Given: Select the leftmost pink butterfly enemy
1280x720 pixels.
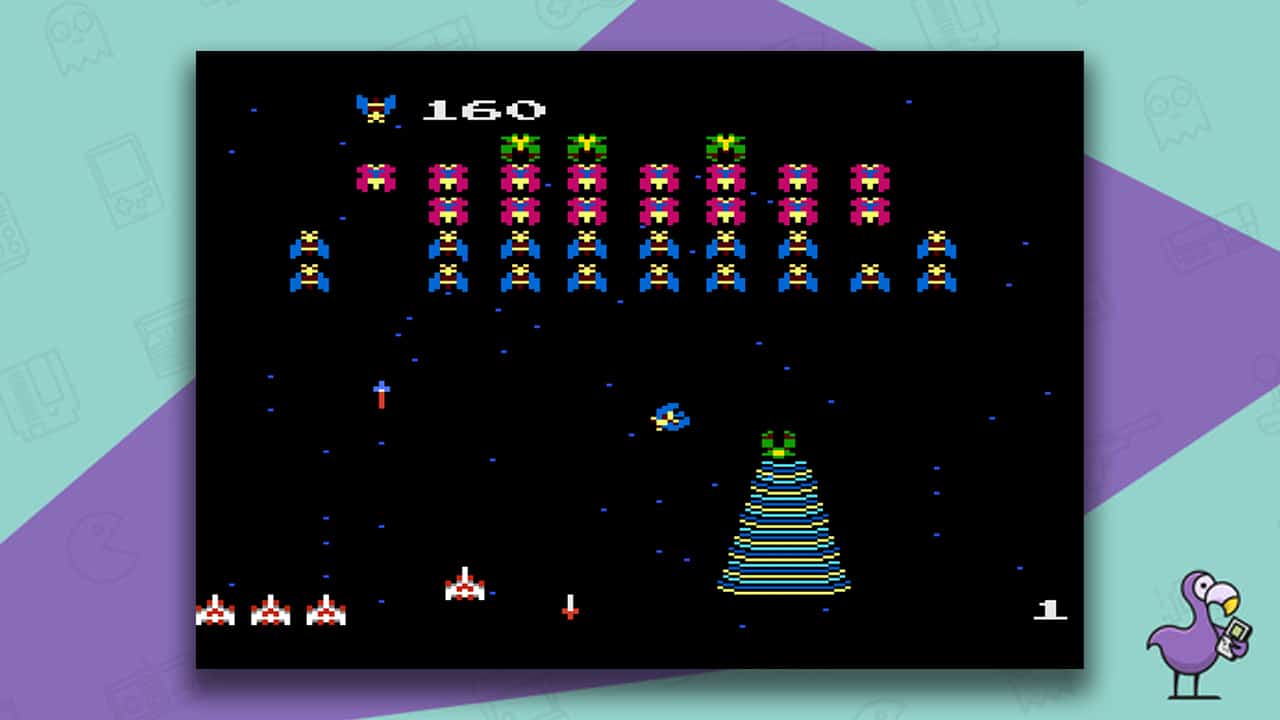Looking at the screenshot, I should [375, 177].
